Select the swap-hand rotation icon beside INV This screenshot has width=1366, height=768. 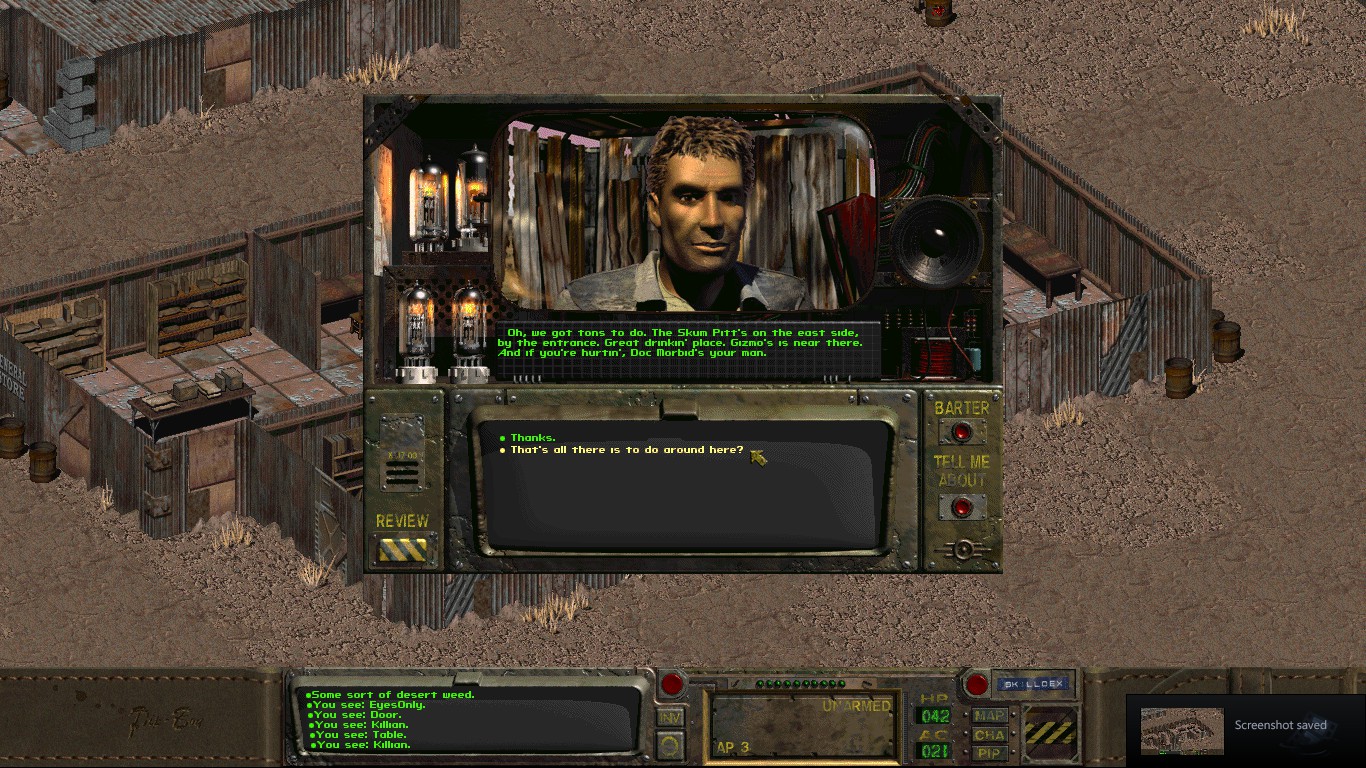coord(670,742)
